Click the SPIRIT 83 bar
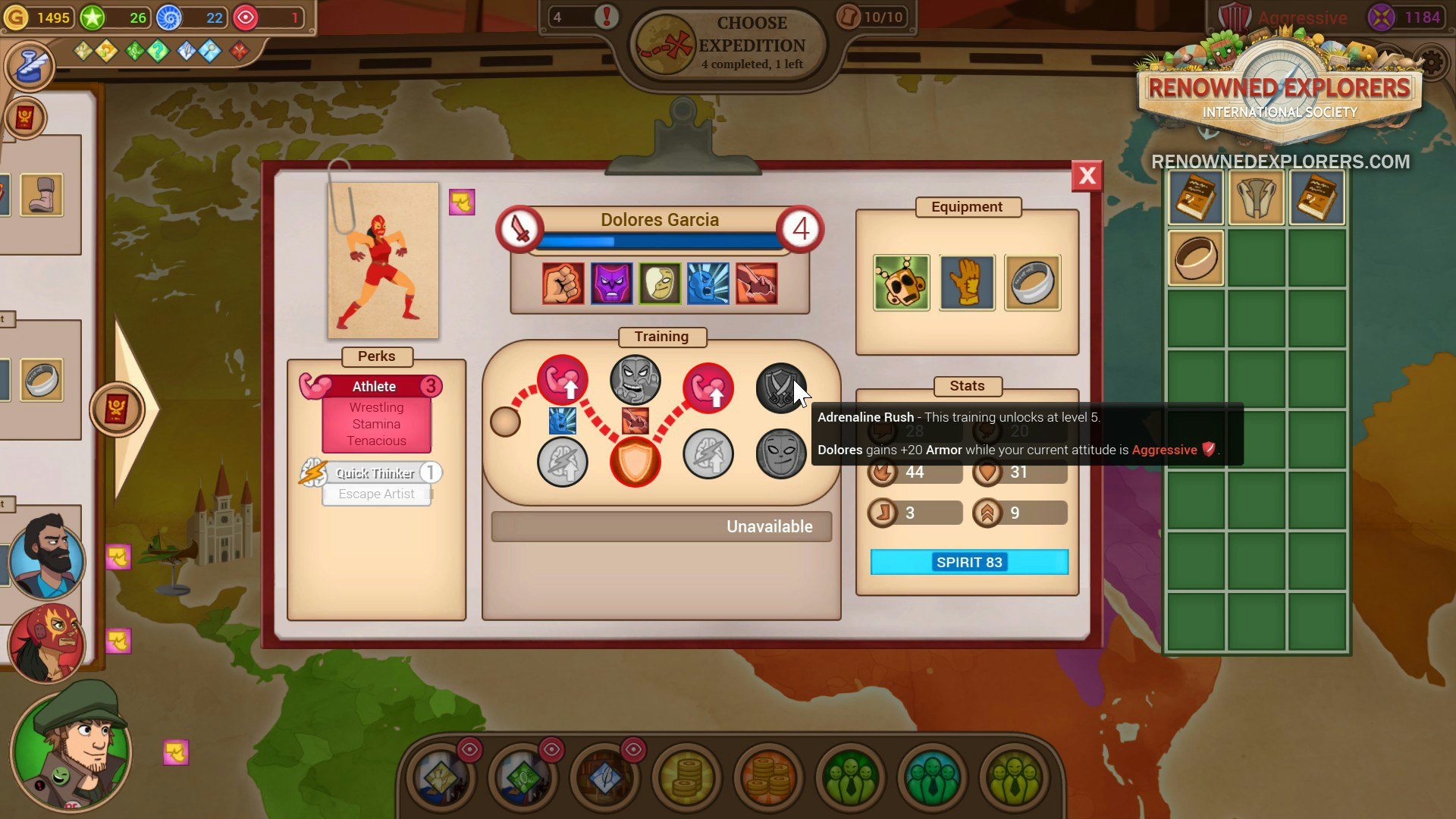 [969, 562]
